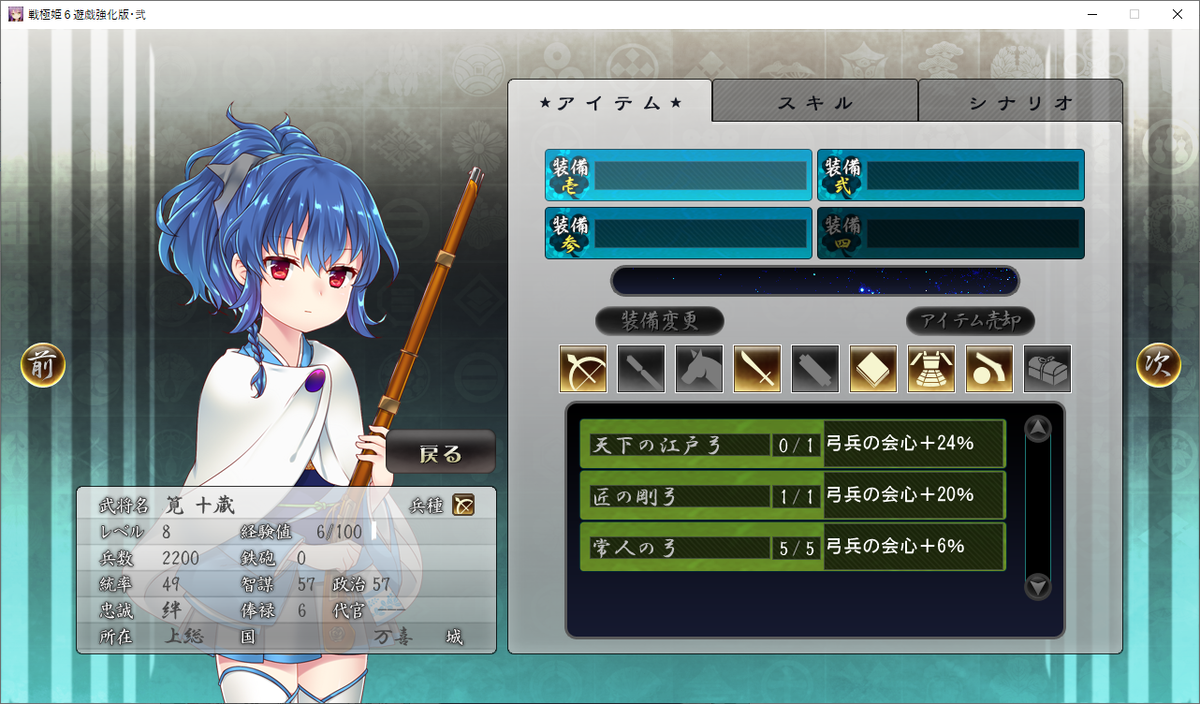Click the 装備変更 button
This screenshot has height=704, width=1200.
(659, 321)
